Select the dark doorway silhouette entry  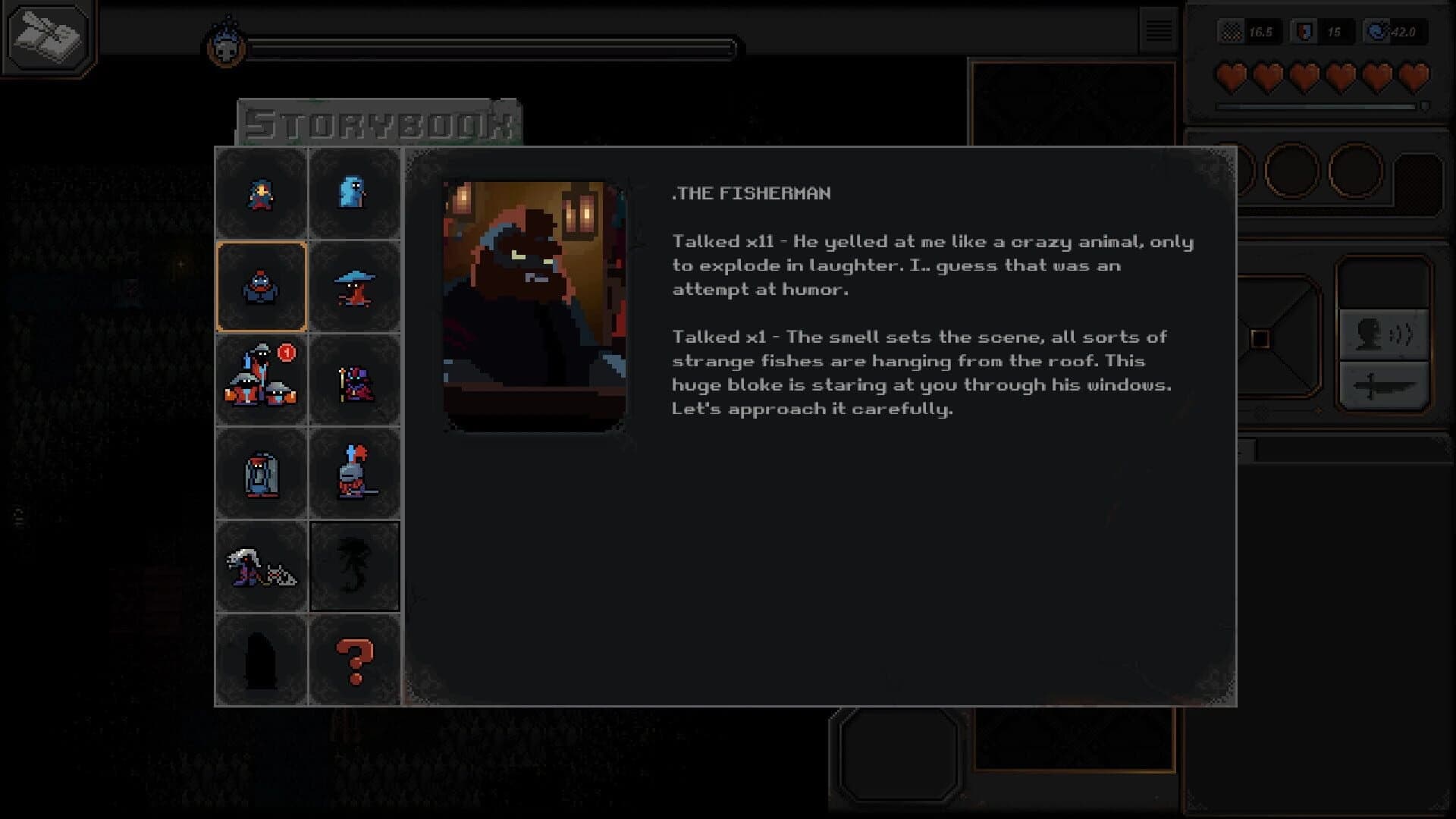(262, 658)
